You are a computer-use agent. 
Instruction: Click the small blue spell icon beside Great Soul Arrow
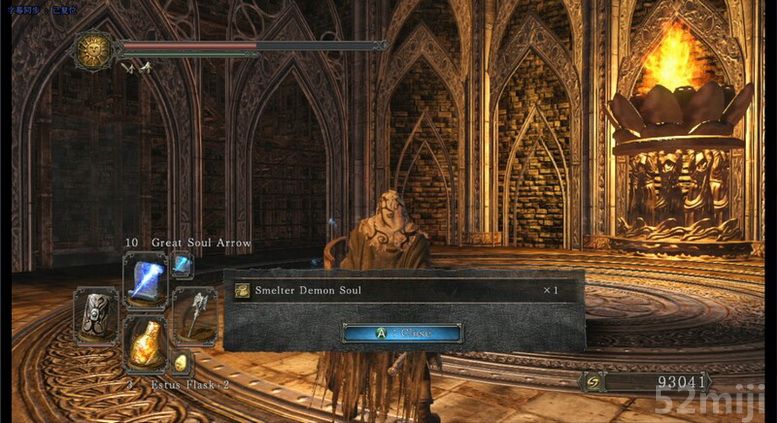coord(182,265)
